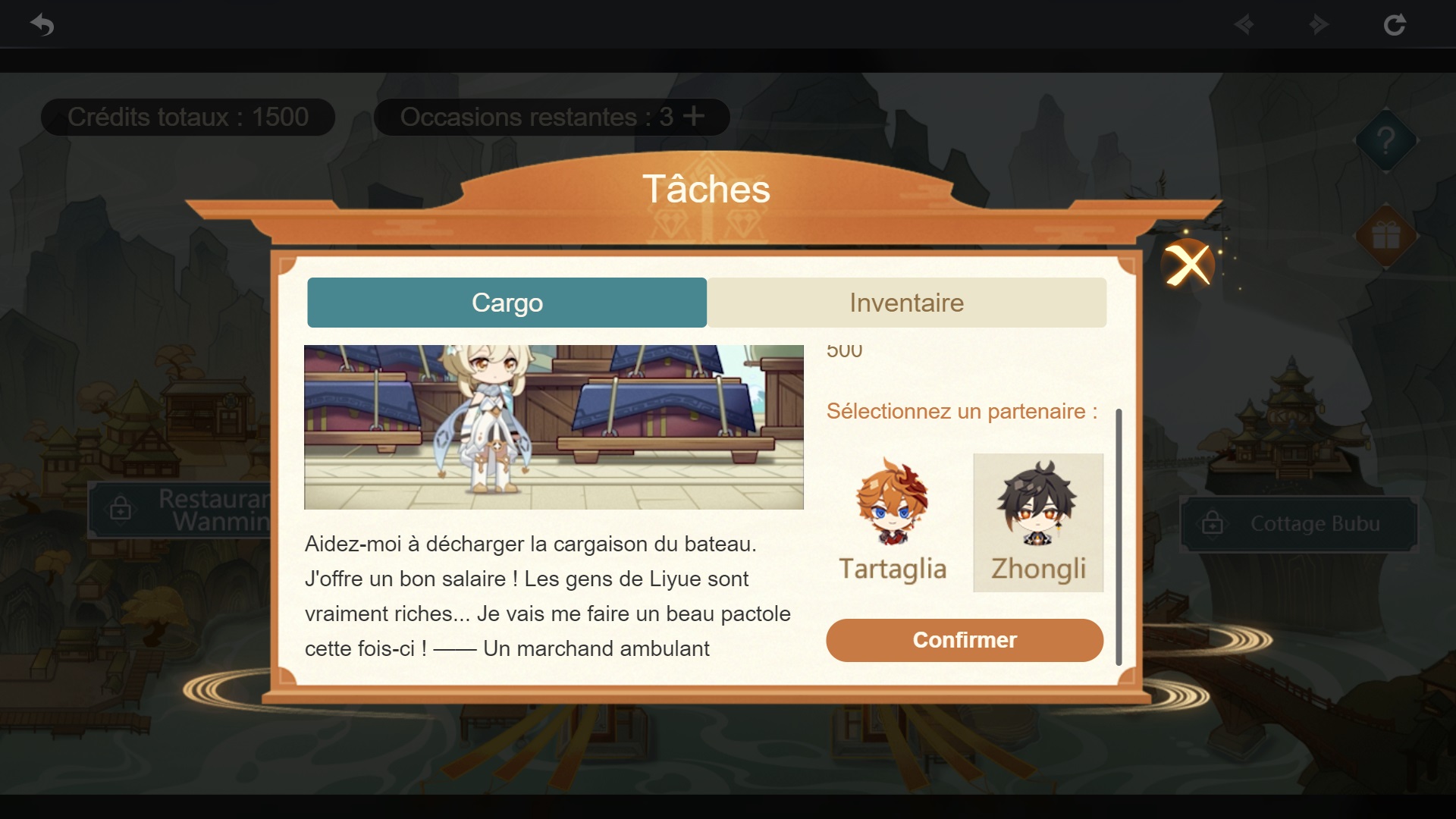Click the cargo ship scene thumbnail
1456x819 pixels.
553,426
